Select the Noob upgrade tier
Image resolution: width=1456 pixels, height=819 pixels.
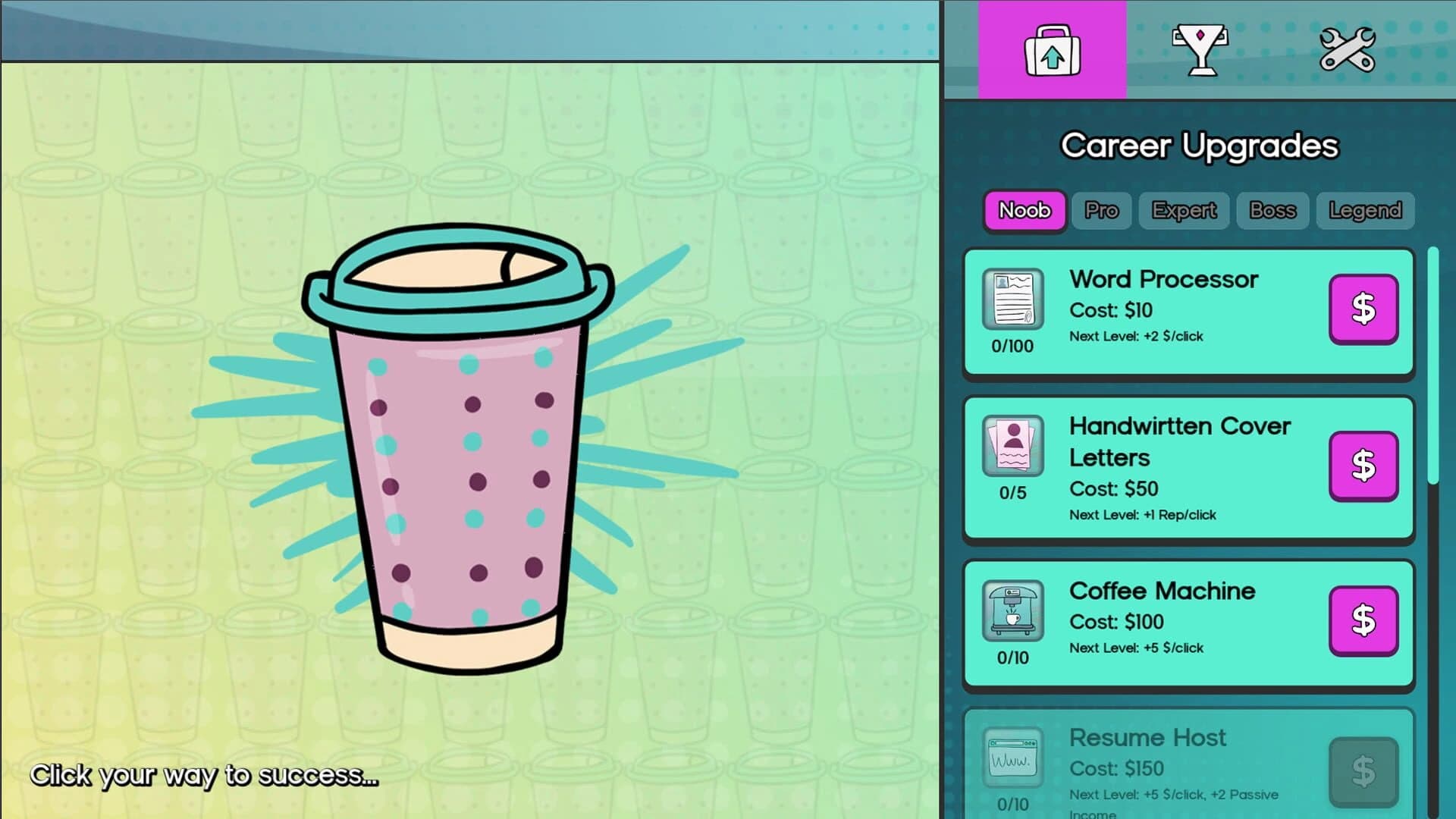(x=1024, y=211)
